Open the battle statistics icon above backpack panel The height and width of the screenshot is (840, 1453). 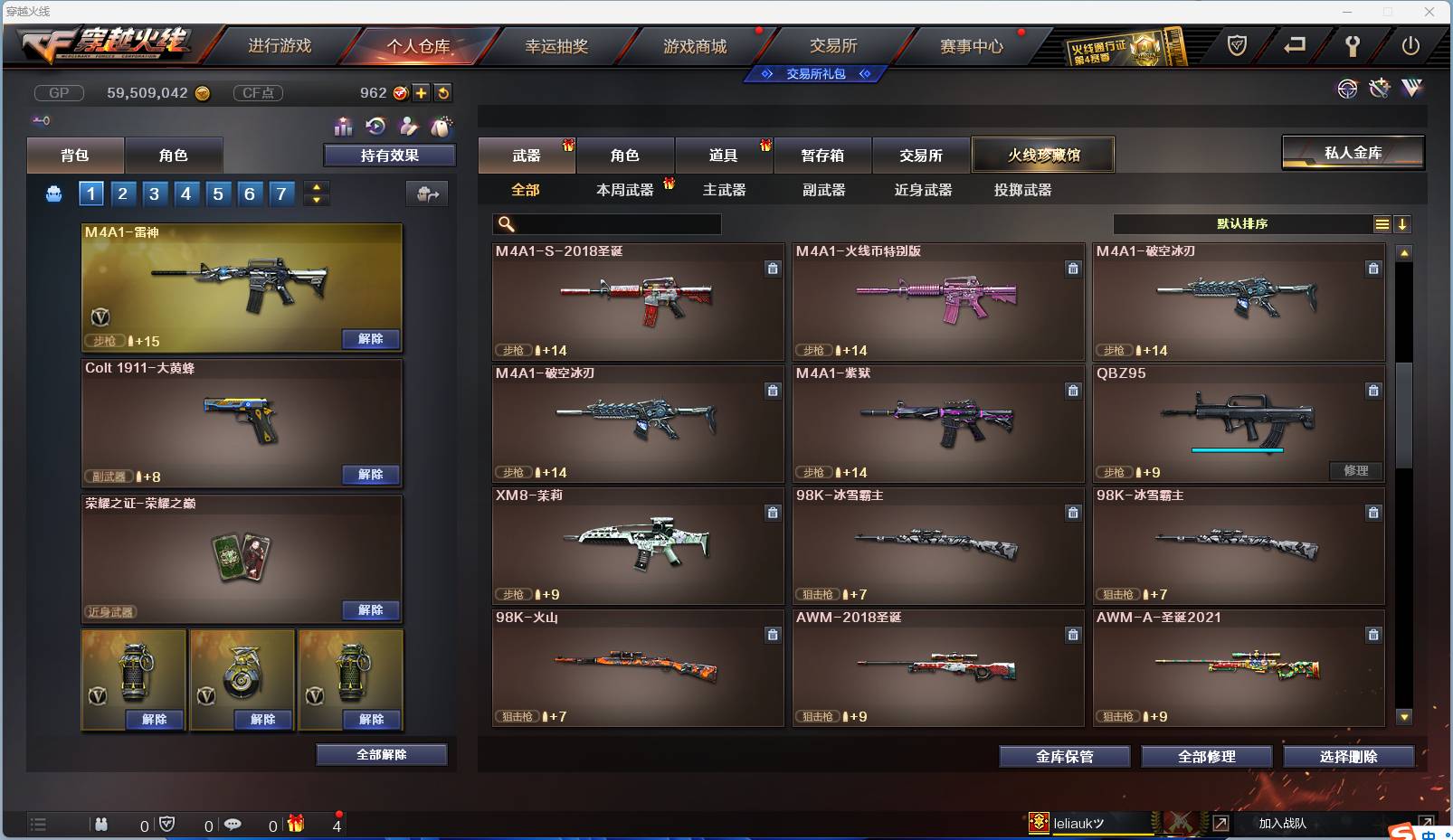click(343, 127)
